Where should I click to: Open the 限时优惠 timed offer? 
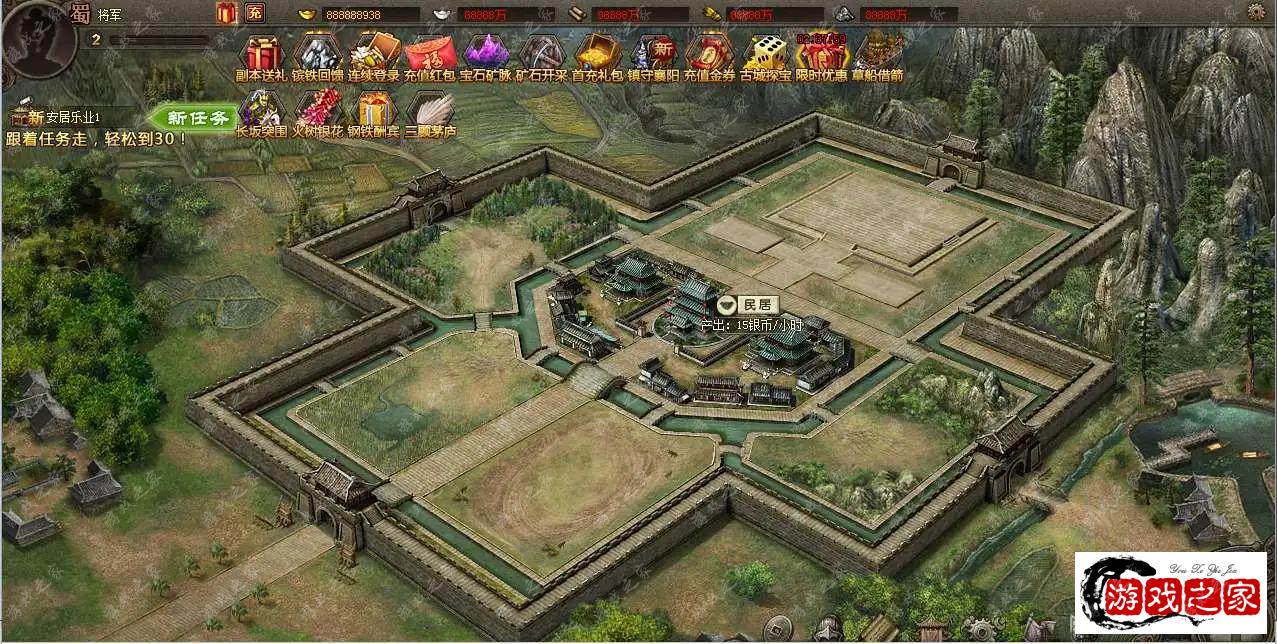click(x=822, y=53)
